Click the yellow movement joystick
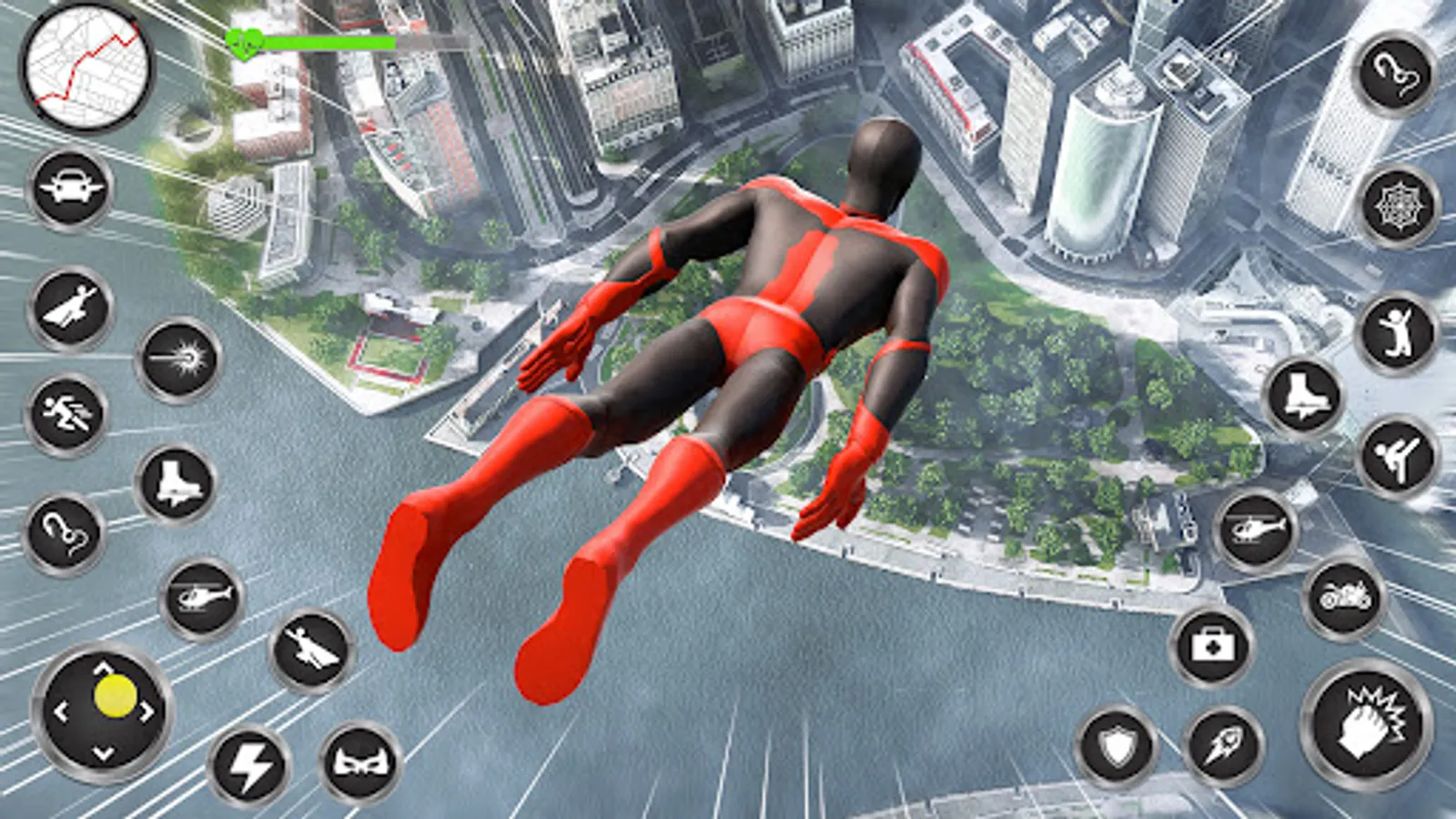Viewport: 1456px width, 819px height. coord(114,697)
